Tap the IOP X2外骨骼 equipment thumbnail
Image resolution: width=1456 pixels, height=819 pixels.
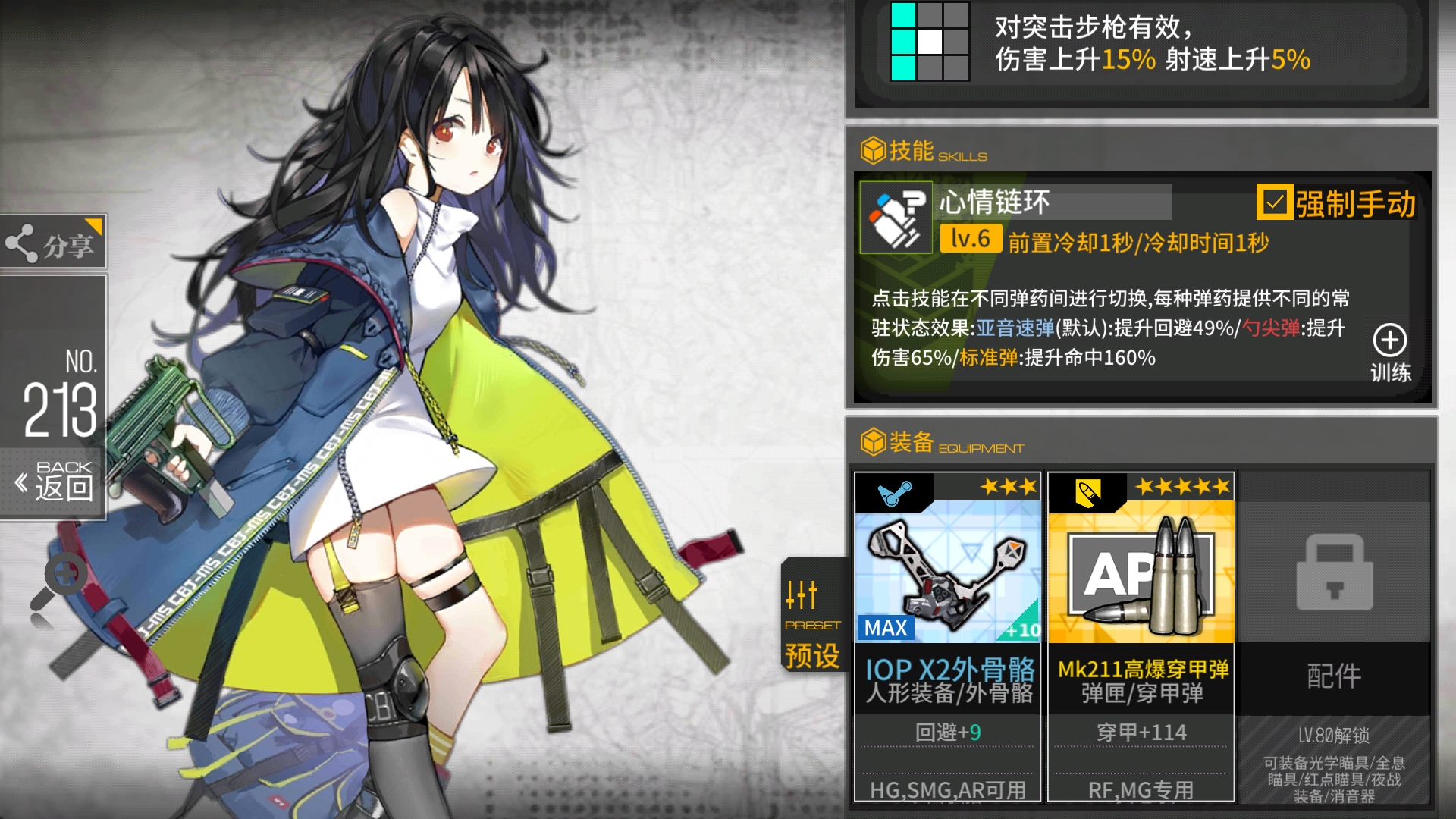tap(946, 573)
